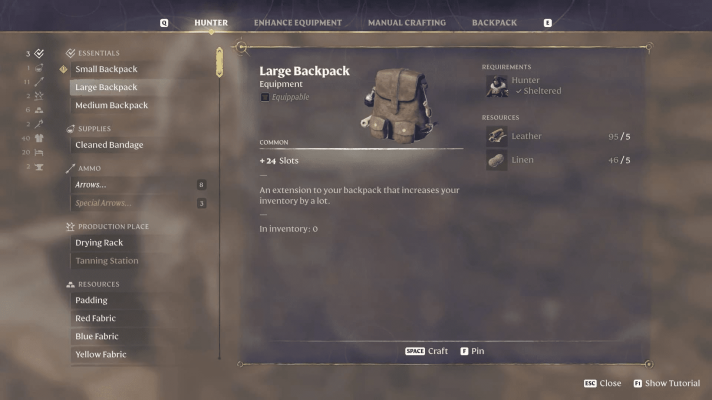Select the Padding resource recipe

91,300
